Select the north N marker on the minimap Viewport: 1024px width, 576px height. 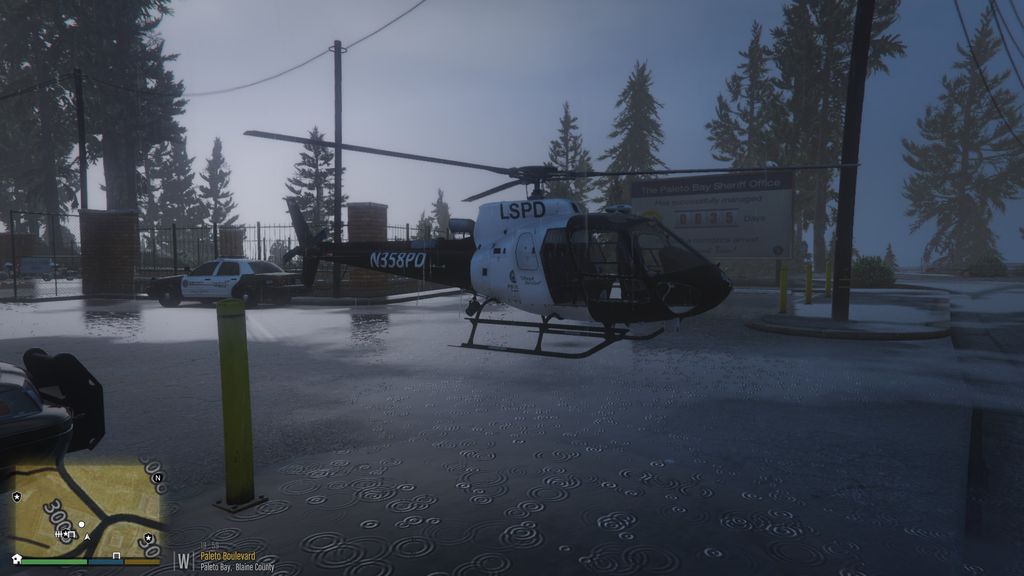157,477
